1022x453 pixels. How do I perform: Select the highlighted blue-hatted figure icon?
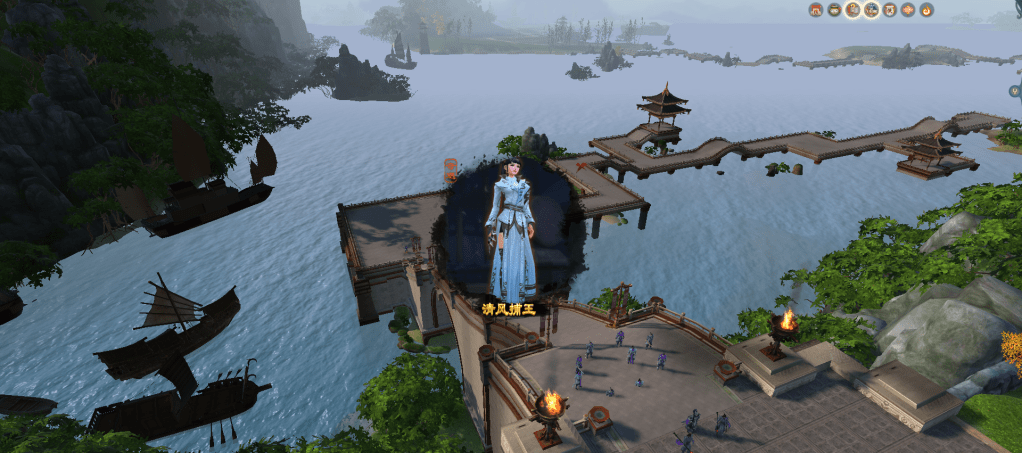pyautogui.click(x=871, y=10)
